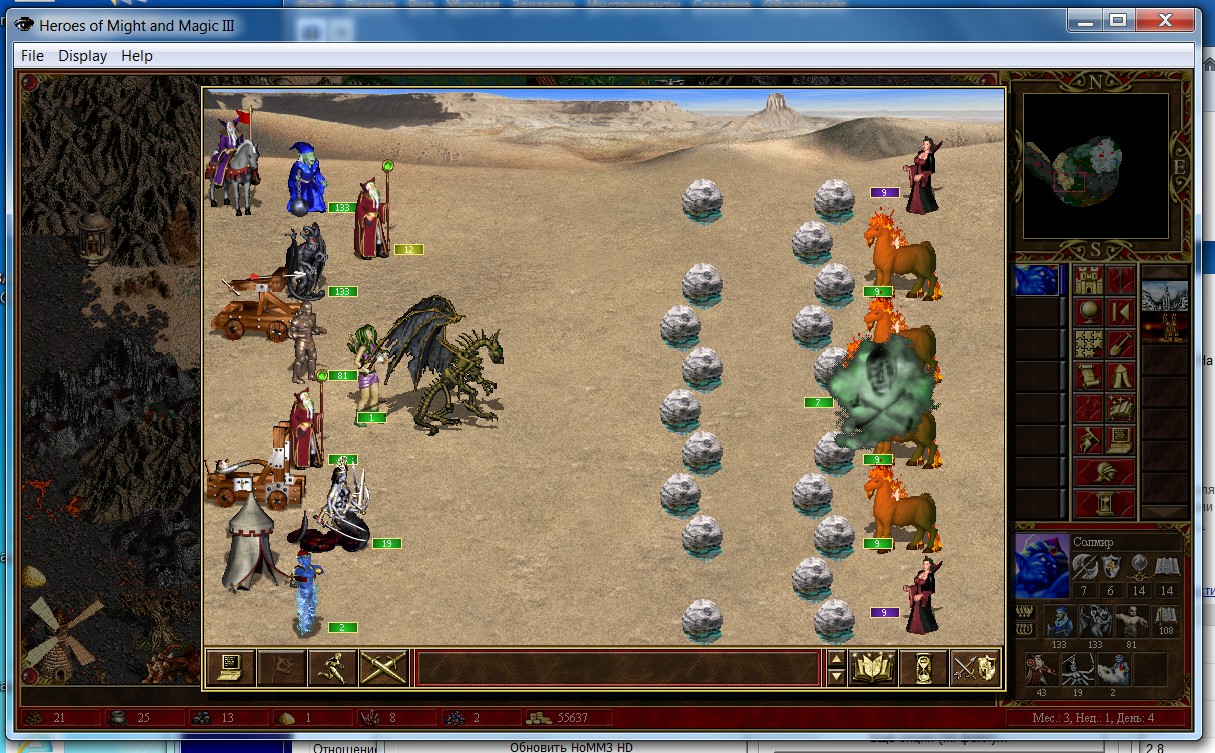
Task: Open the spellbook in the combat bar
Action: 873,667
